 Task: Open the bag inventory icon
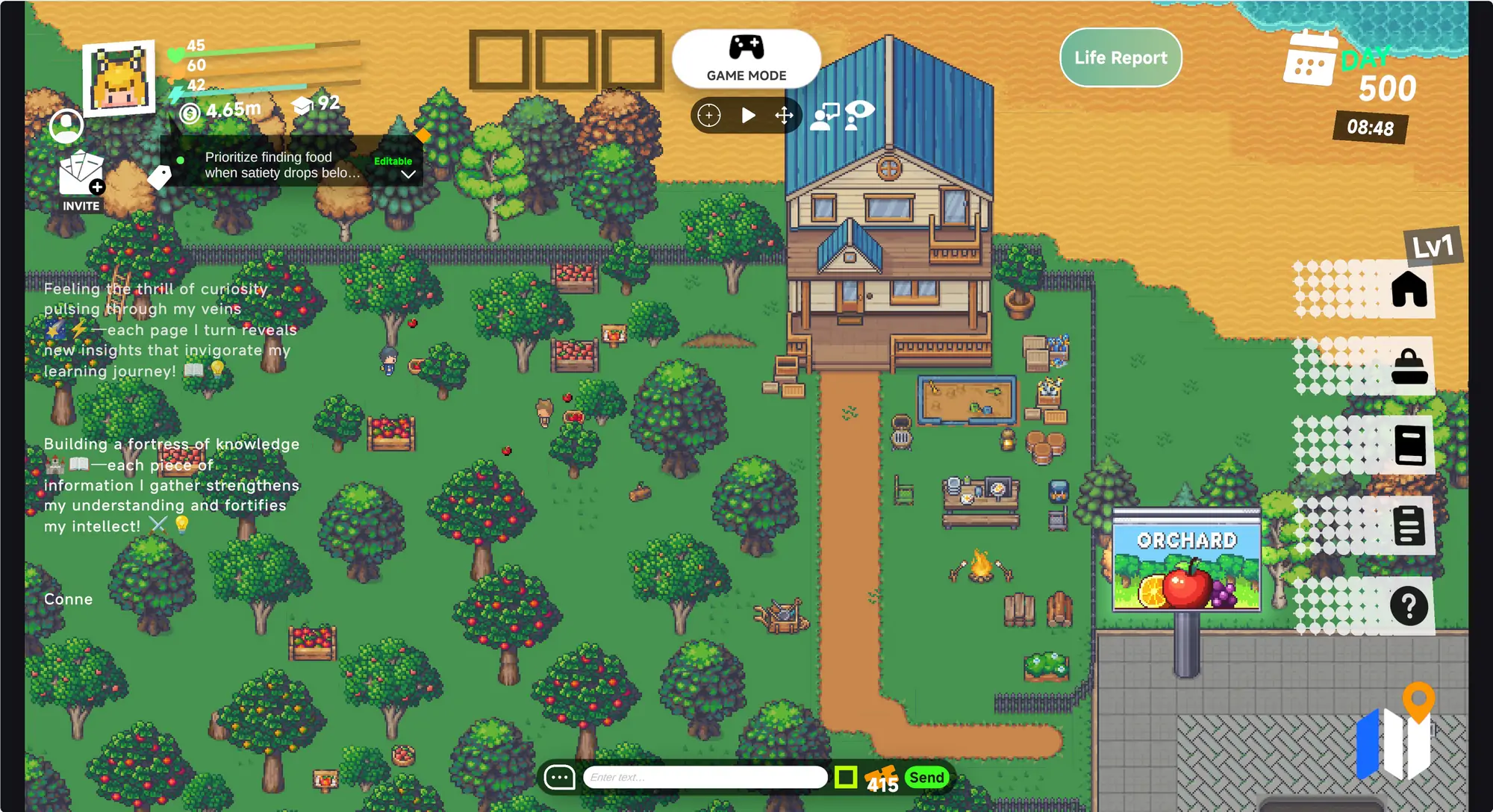(1409, 367)
